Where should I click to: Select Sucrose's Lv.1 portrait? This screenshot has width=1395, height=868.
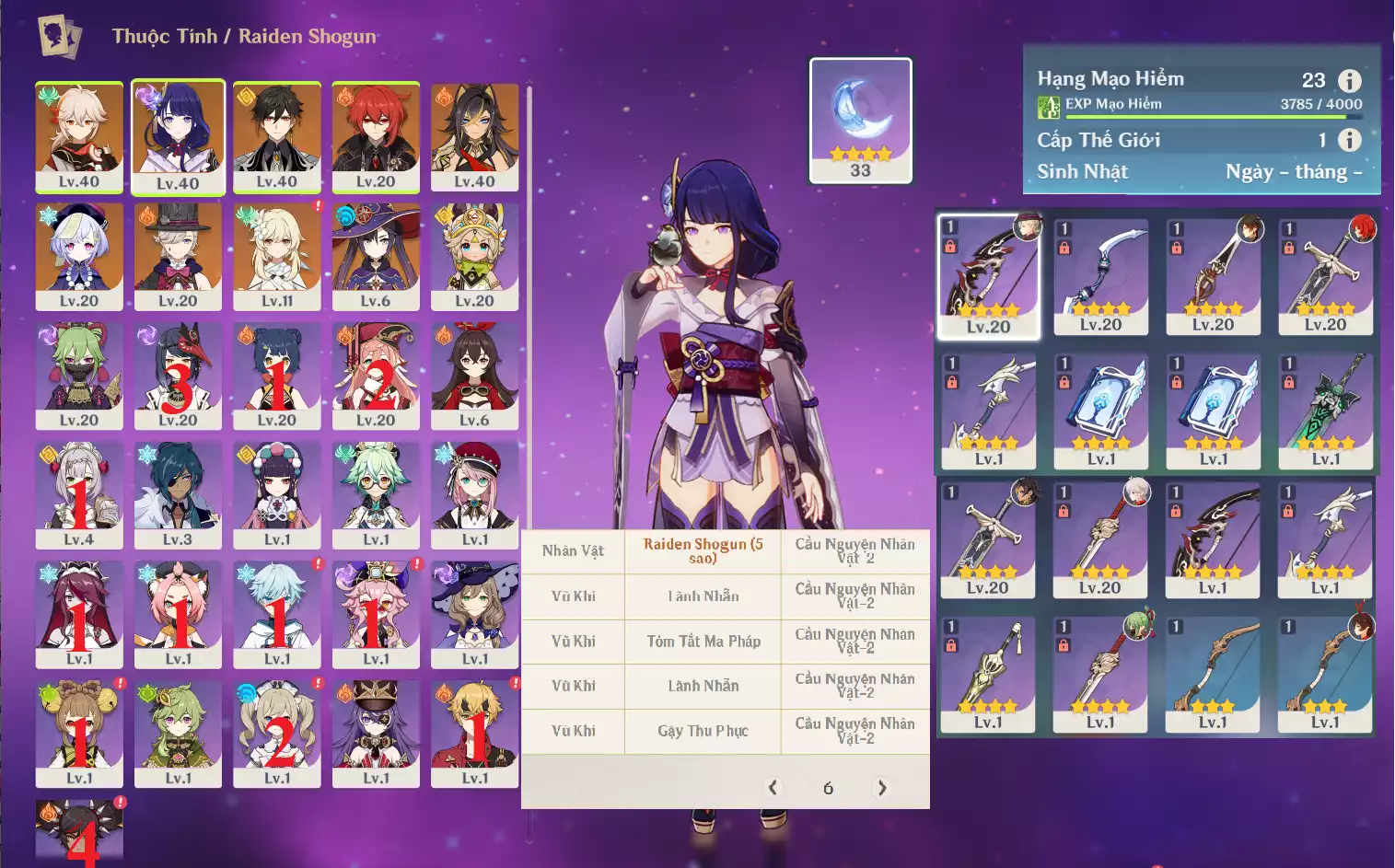click(x=376, y=494)
